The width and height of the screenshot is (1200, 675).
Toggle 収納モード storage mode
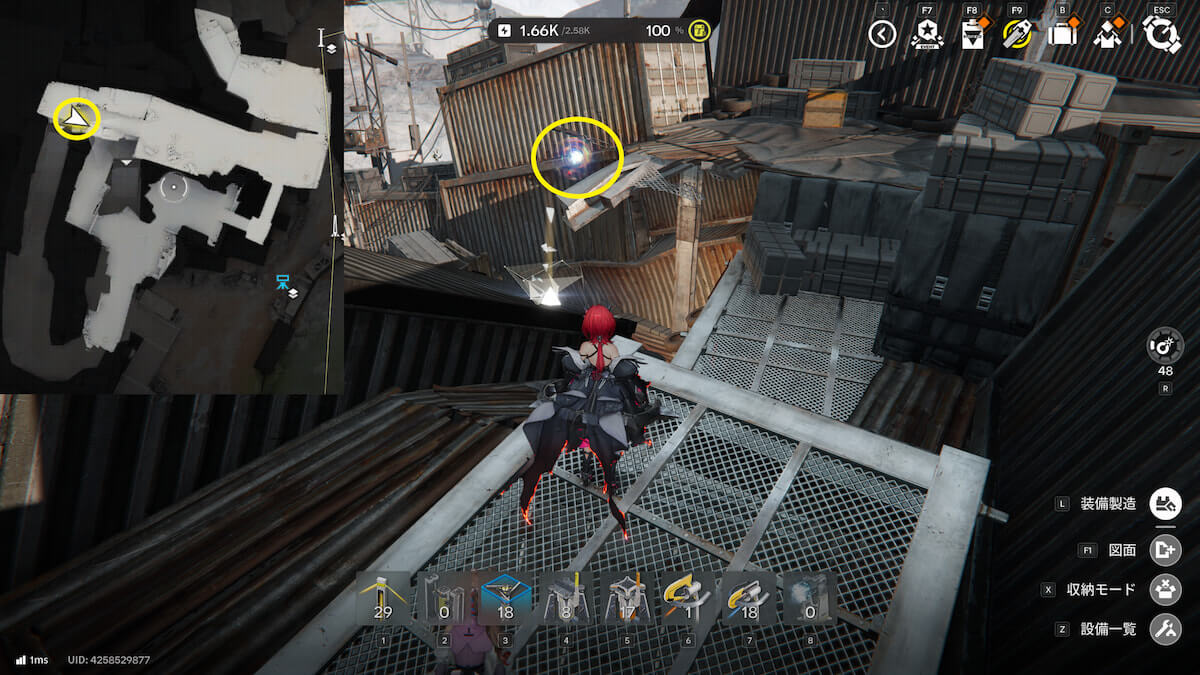click(1165, 589)
